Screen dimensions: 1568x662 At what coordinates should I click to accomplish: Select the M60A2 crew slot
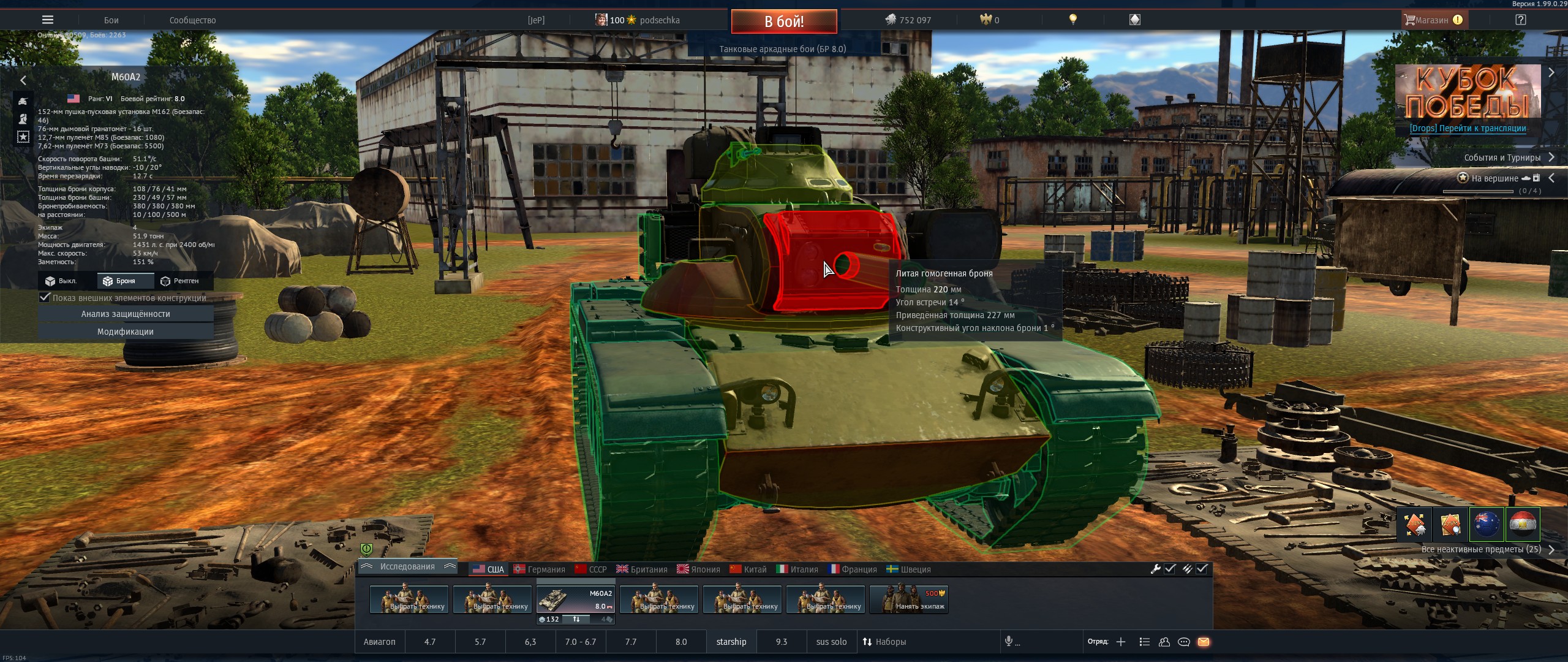575,599
